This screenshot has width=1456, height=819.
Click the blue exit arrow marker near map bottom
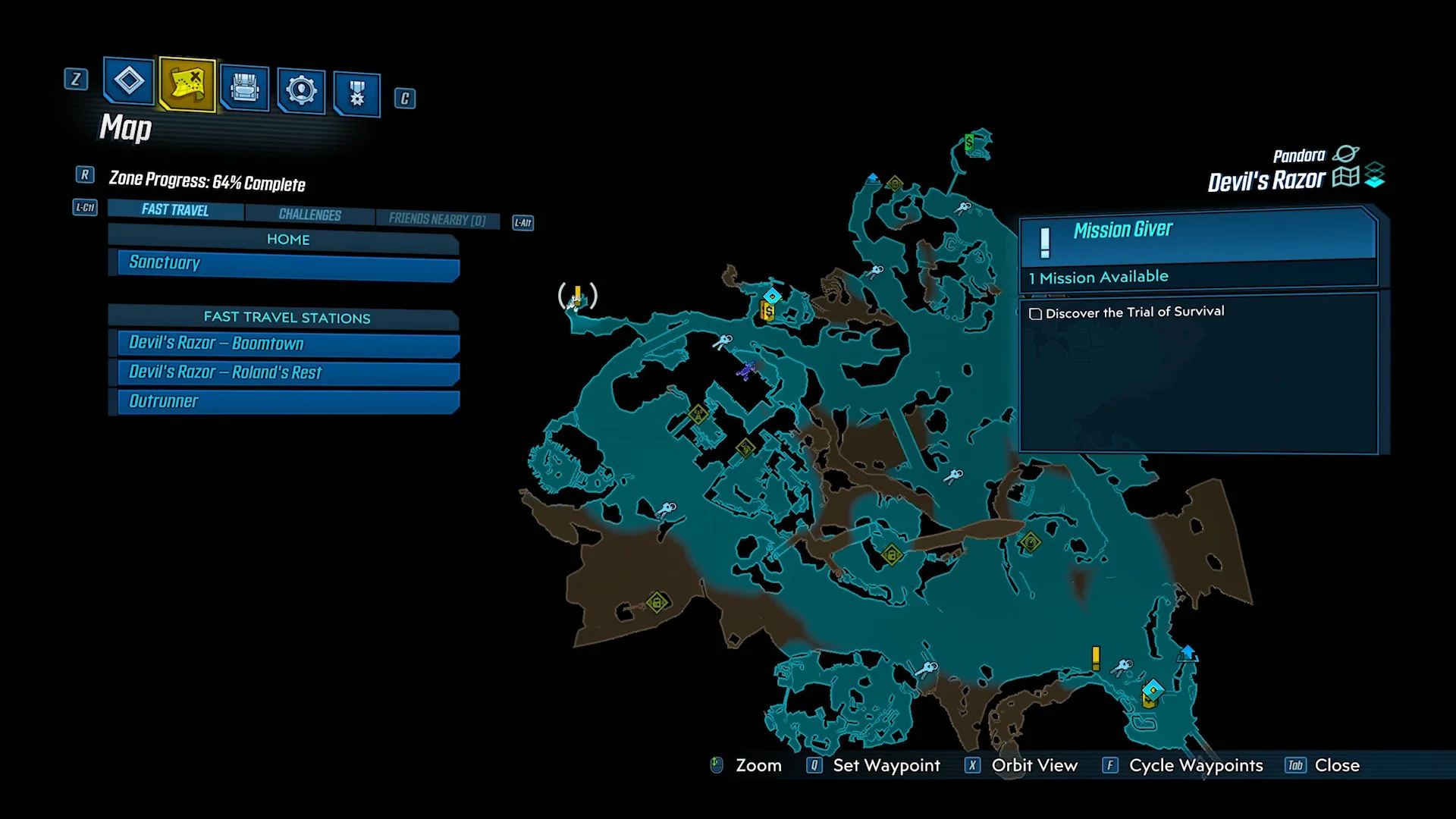click(1187, 654)
